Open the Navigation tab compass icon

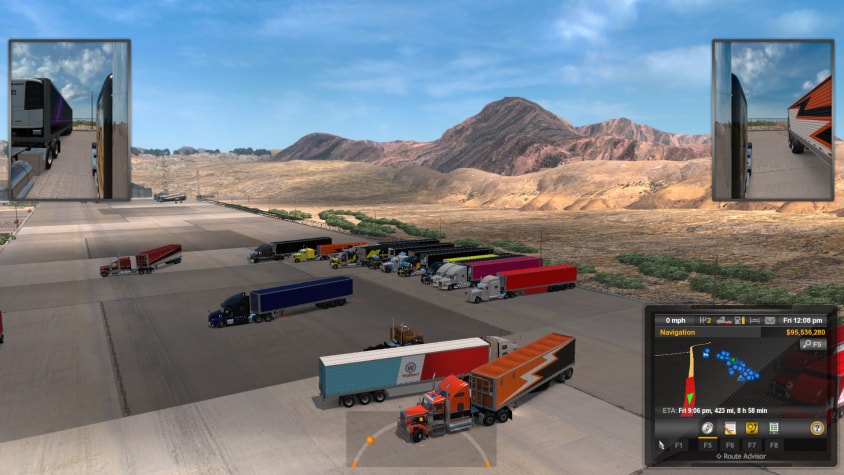coord(707,428)
